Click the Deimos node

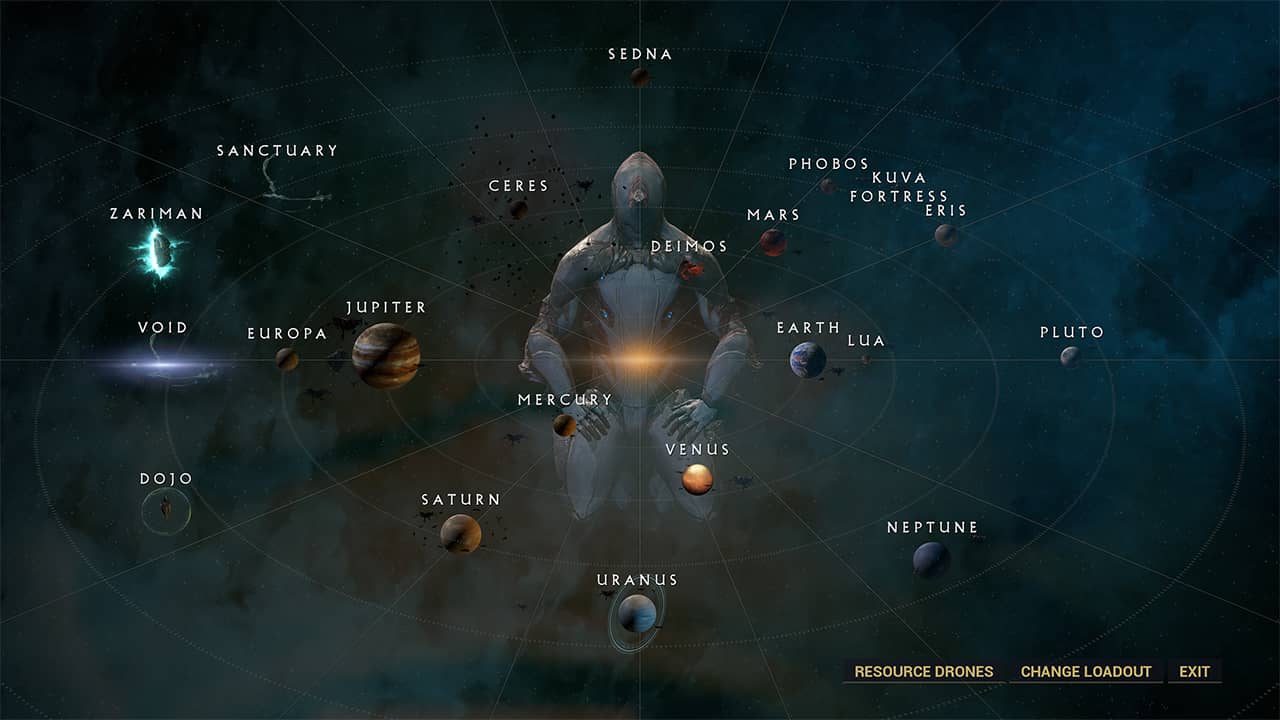pyautogui.click(x=690, y=269)
